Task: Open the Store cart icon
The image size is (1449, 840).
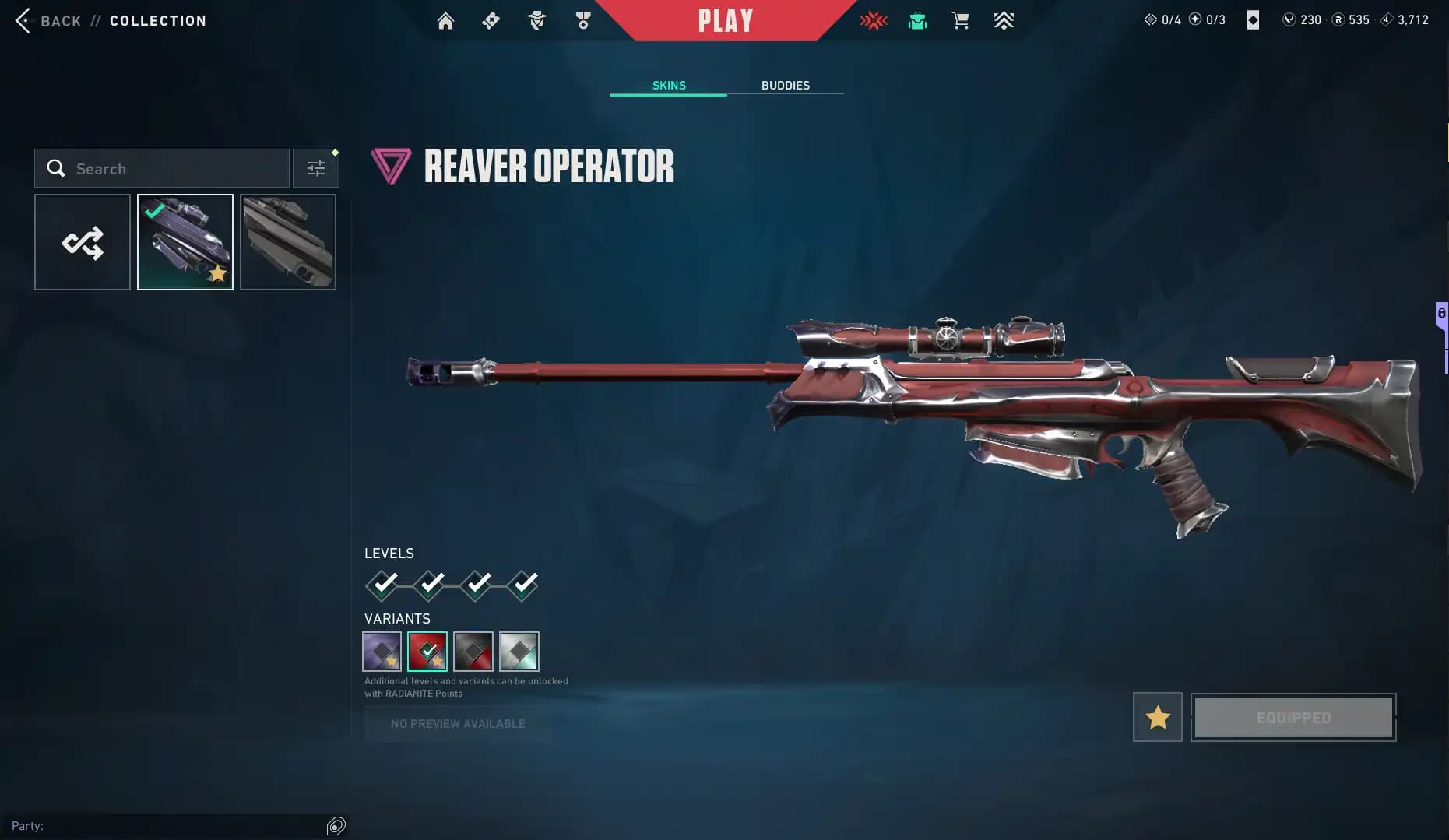Action: coord(961,20)
